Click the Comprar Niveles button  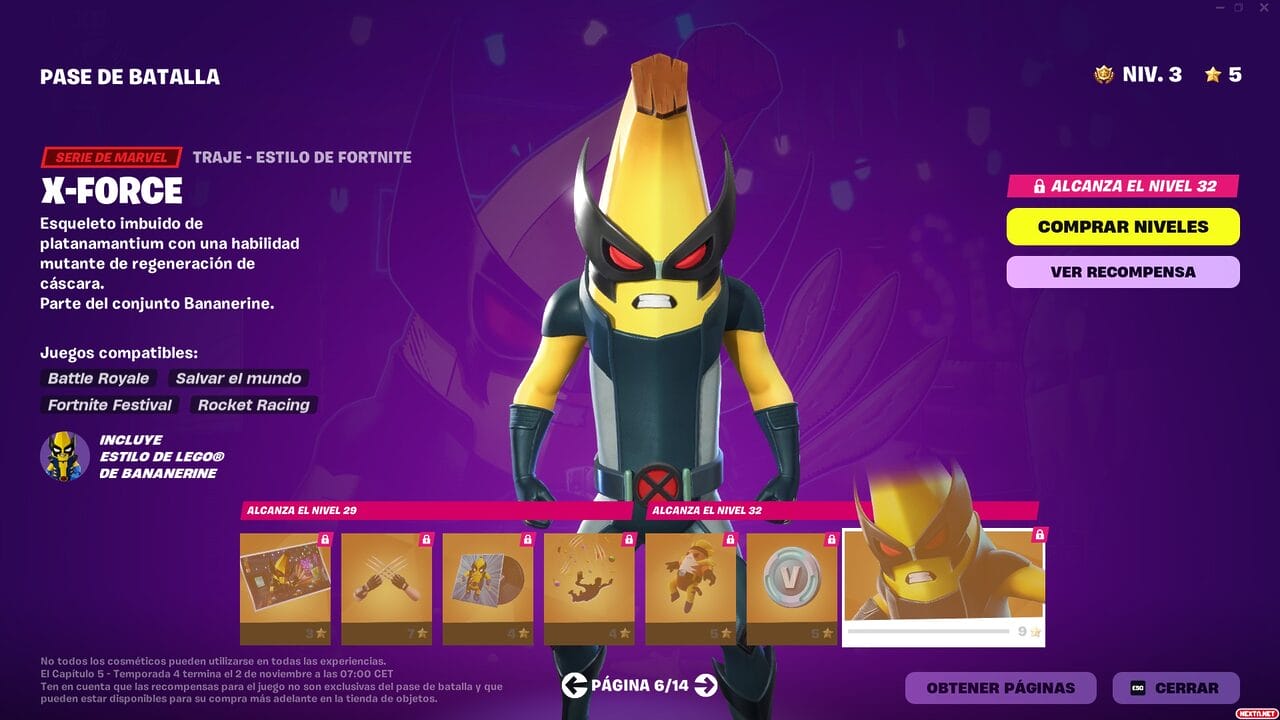1122,226
